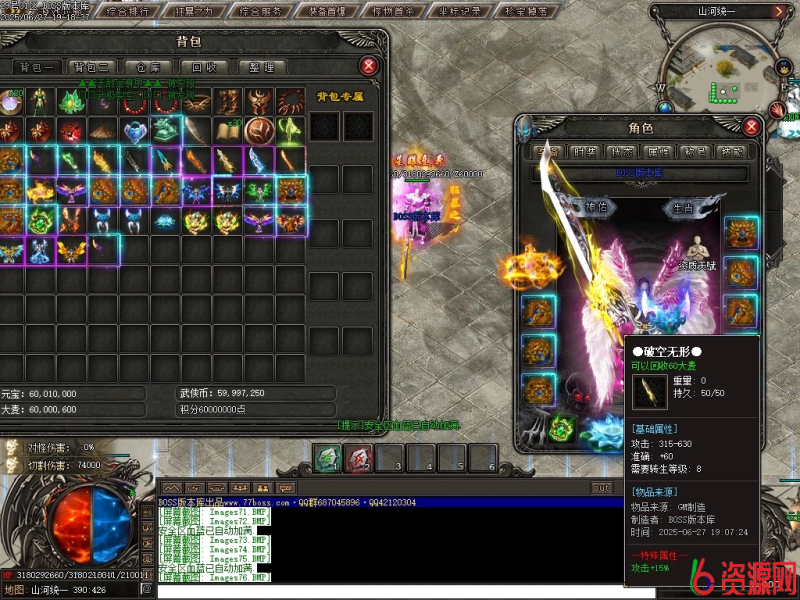Click the 整理 sort button
The image size is (800, 600).
[261, 67]
